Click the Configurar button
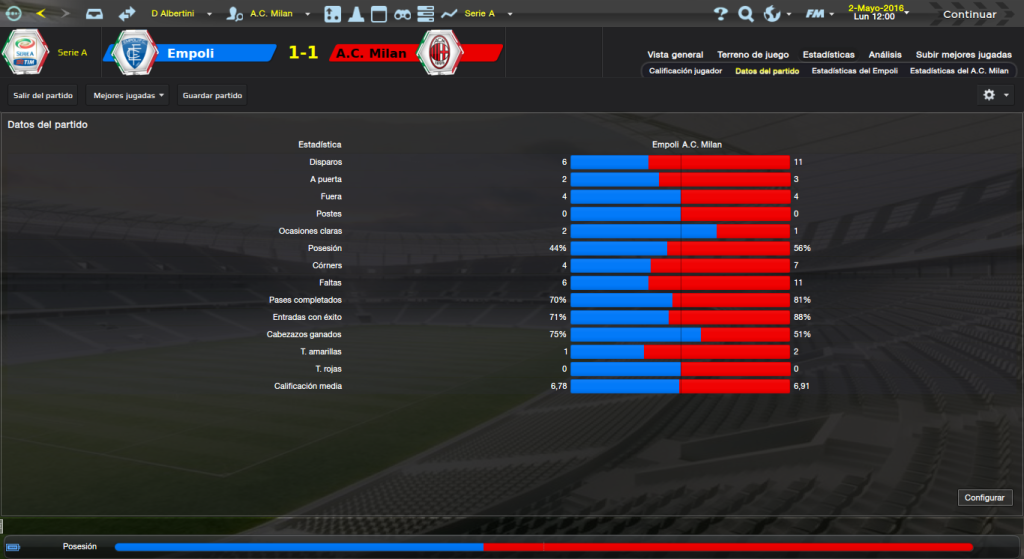 pyautogui.click(x=986, y=497)
